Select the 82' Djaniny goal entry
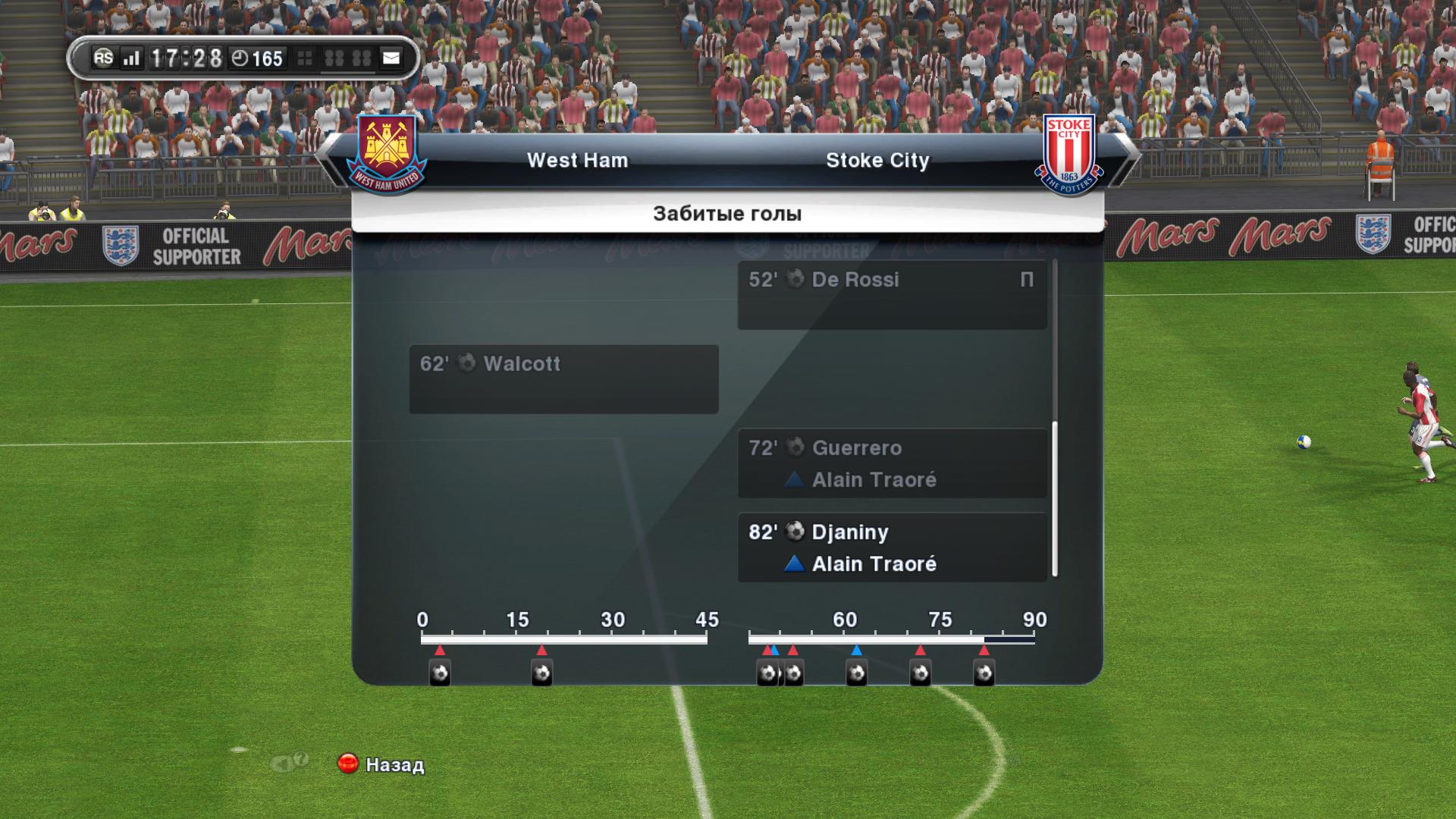This screenshot has width=1456, height=819. pos(892,548)
